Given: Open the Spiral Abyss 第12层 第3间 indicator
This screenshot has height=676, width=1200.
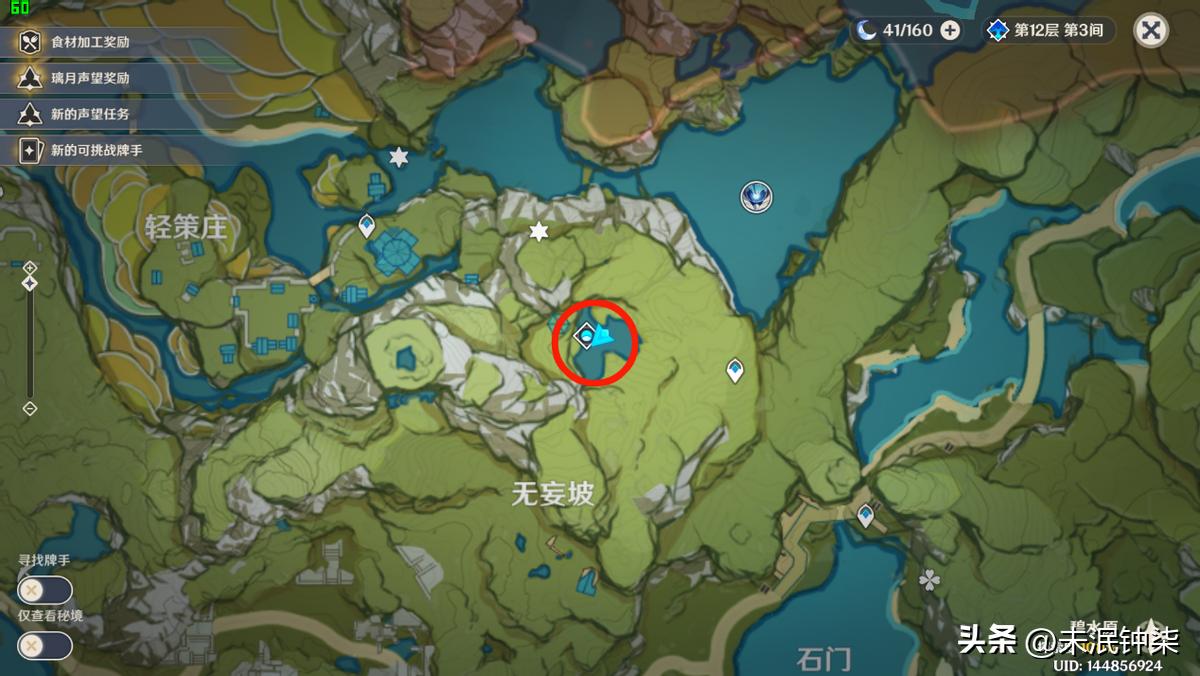Looking at the screenshot, I should [1046, 30].
